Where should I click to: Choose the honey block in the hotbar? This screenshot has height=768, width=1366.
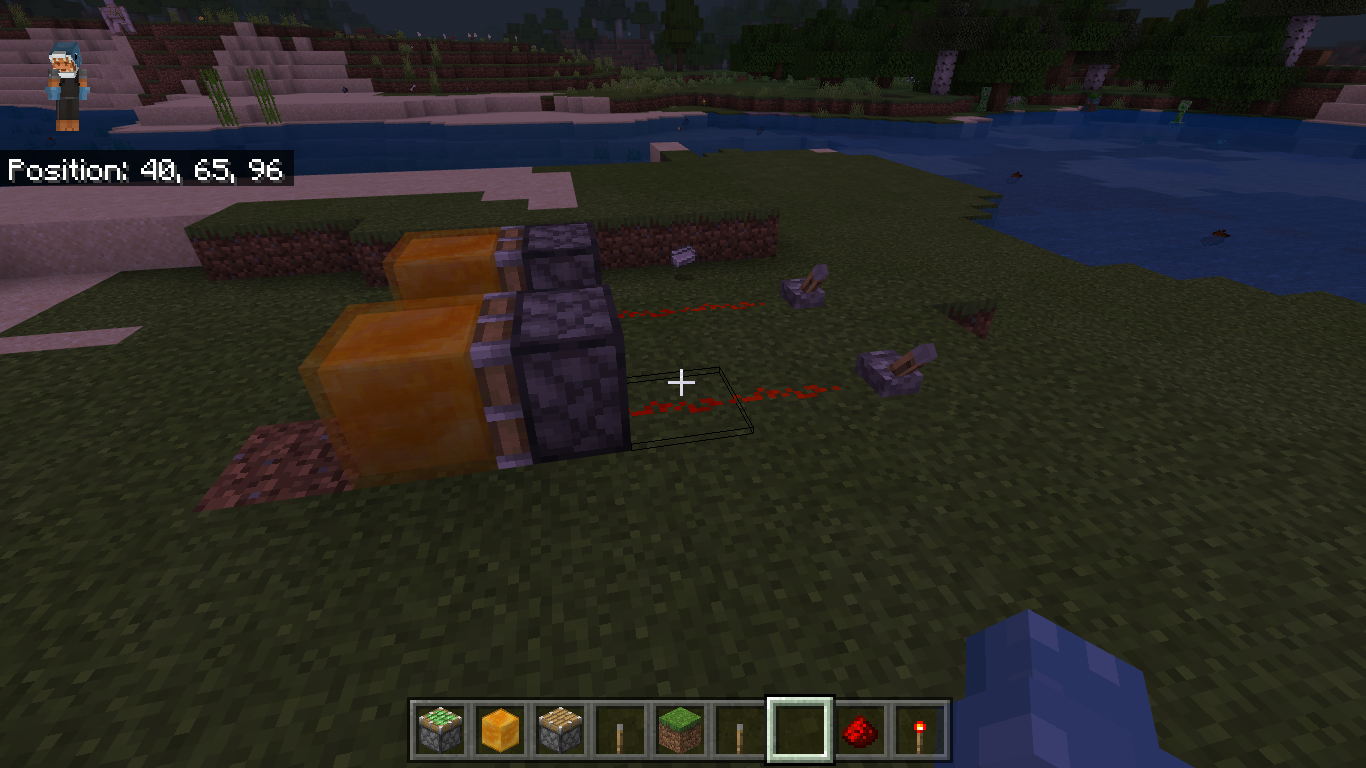499,731
